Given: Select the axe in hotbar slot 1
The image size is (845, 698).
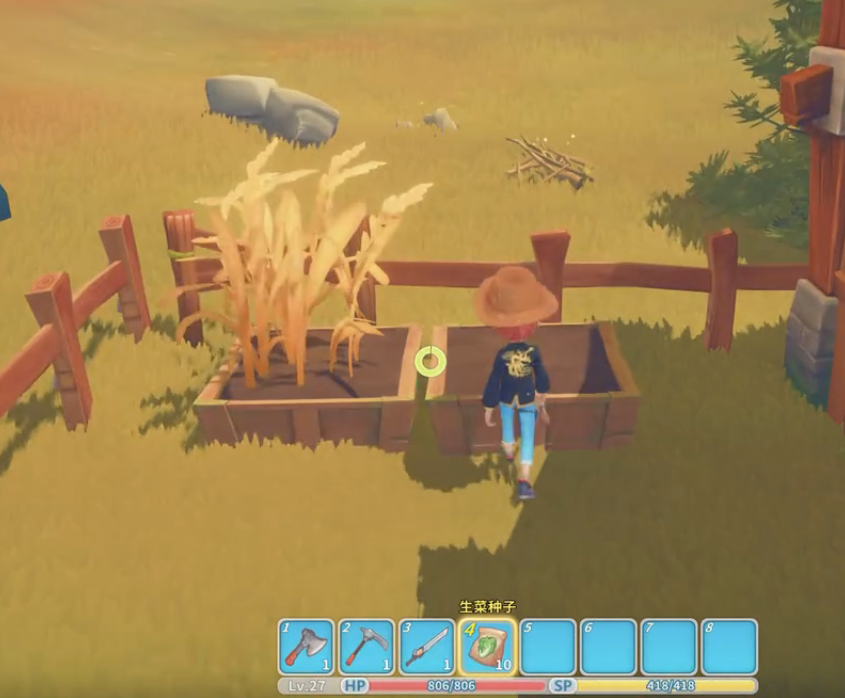Looking at the screenshot, I should coord(306,647).
